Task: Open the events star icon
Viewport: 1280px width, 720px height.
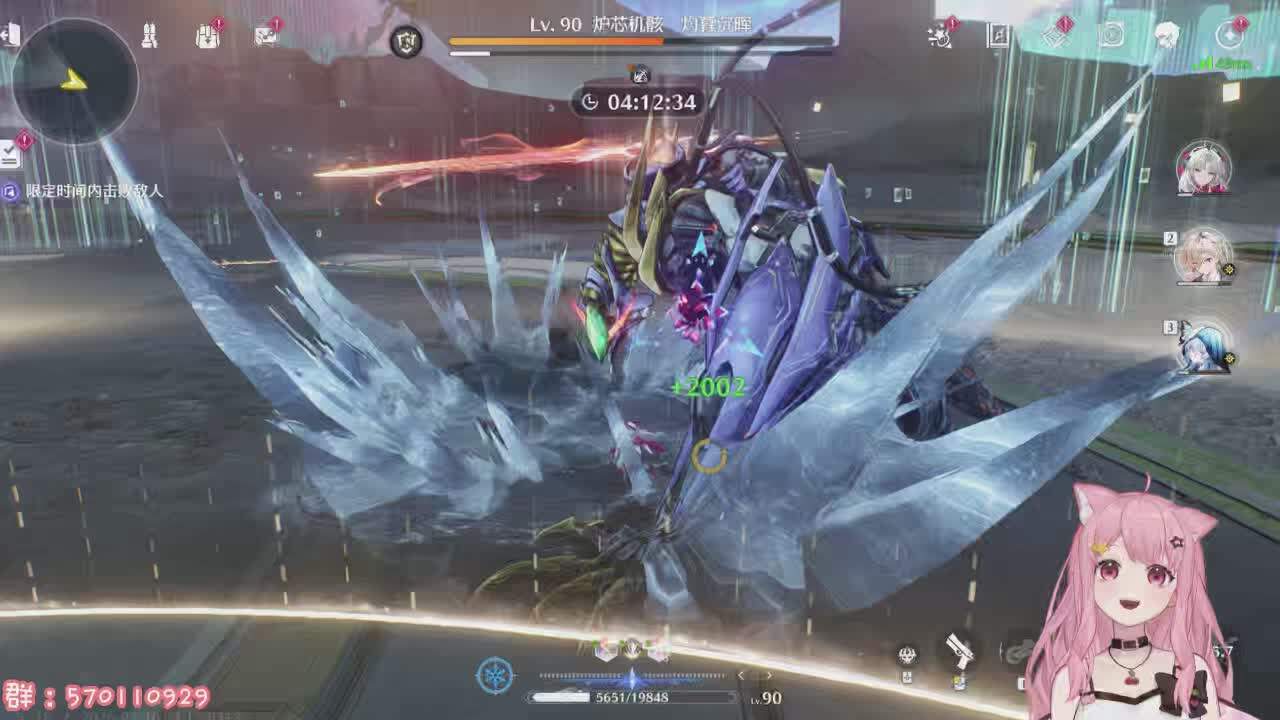Action: pyautogui.click(x=940, y=37)
